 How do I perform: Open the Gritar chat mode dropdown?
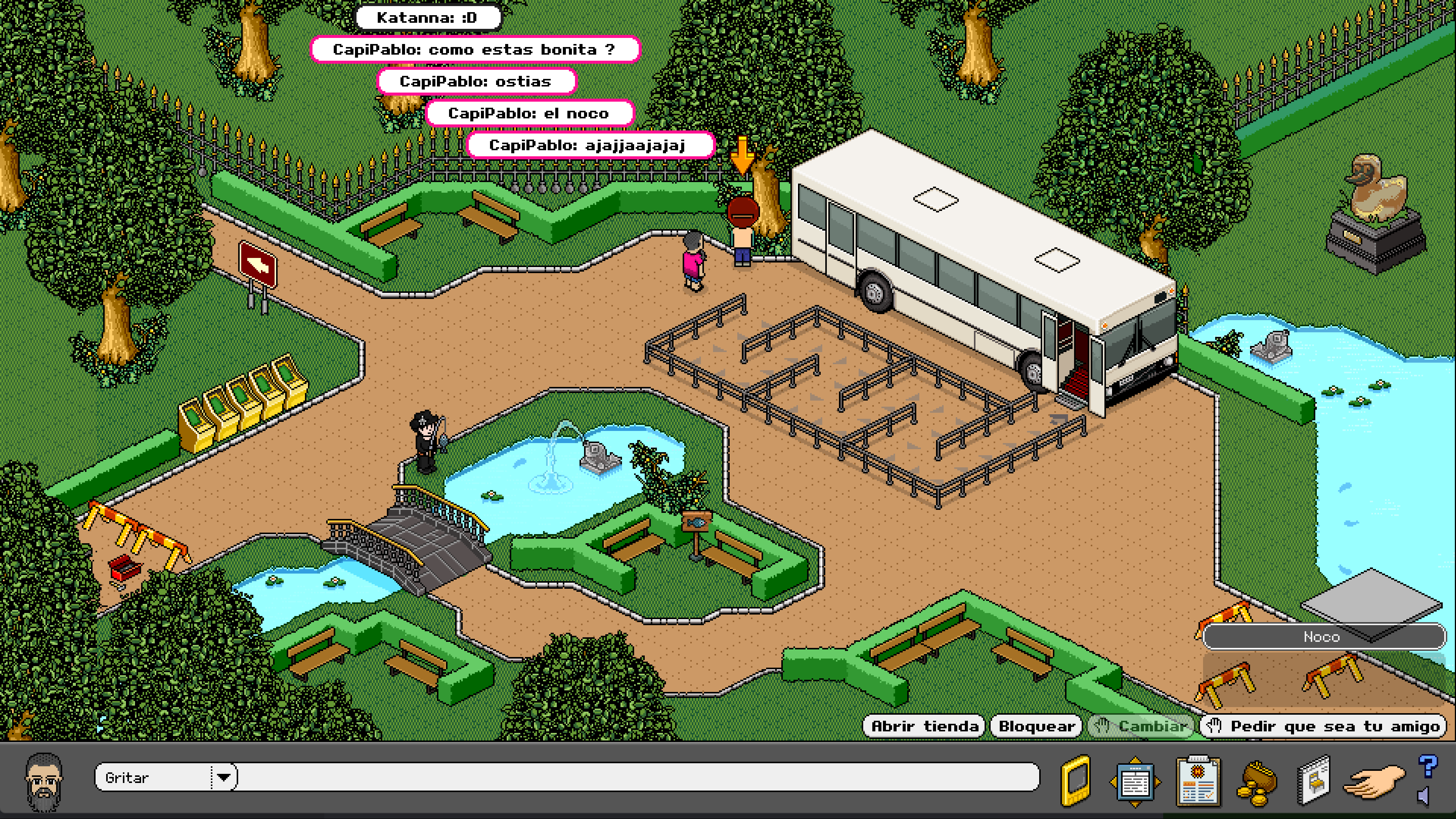point(224,777)
